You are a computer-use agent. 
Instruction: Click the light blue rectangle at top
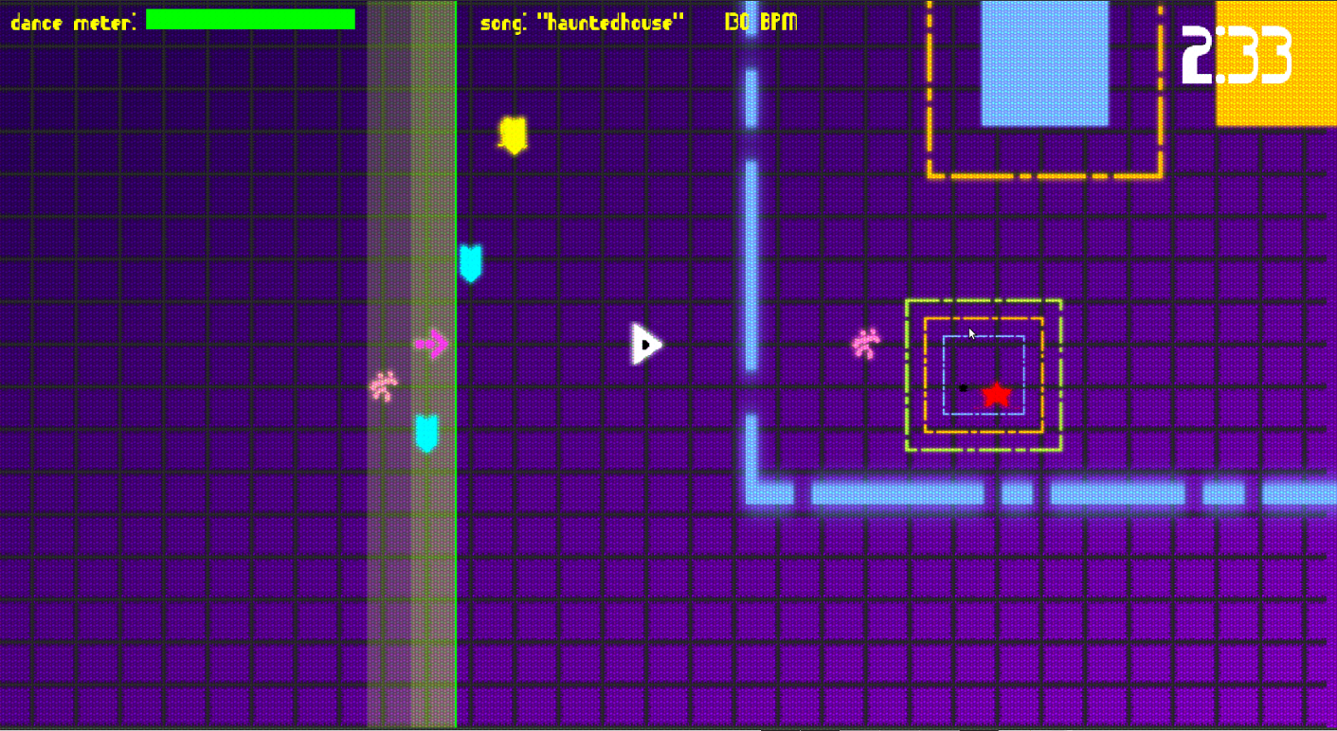coord(1044,62)
